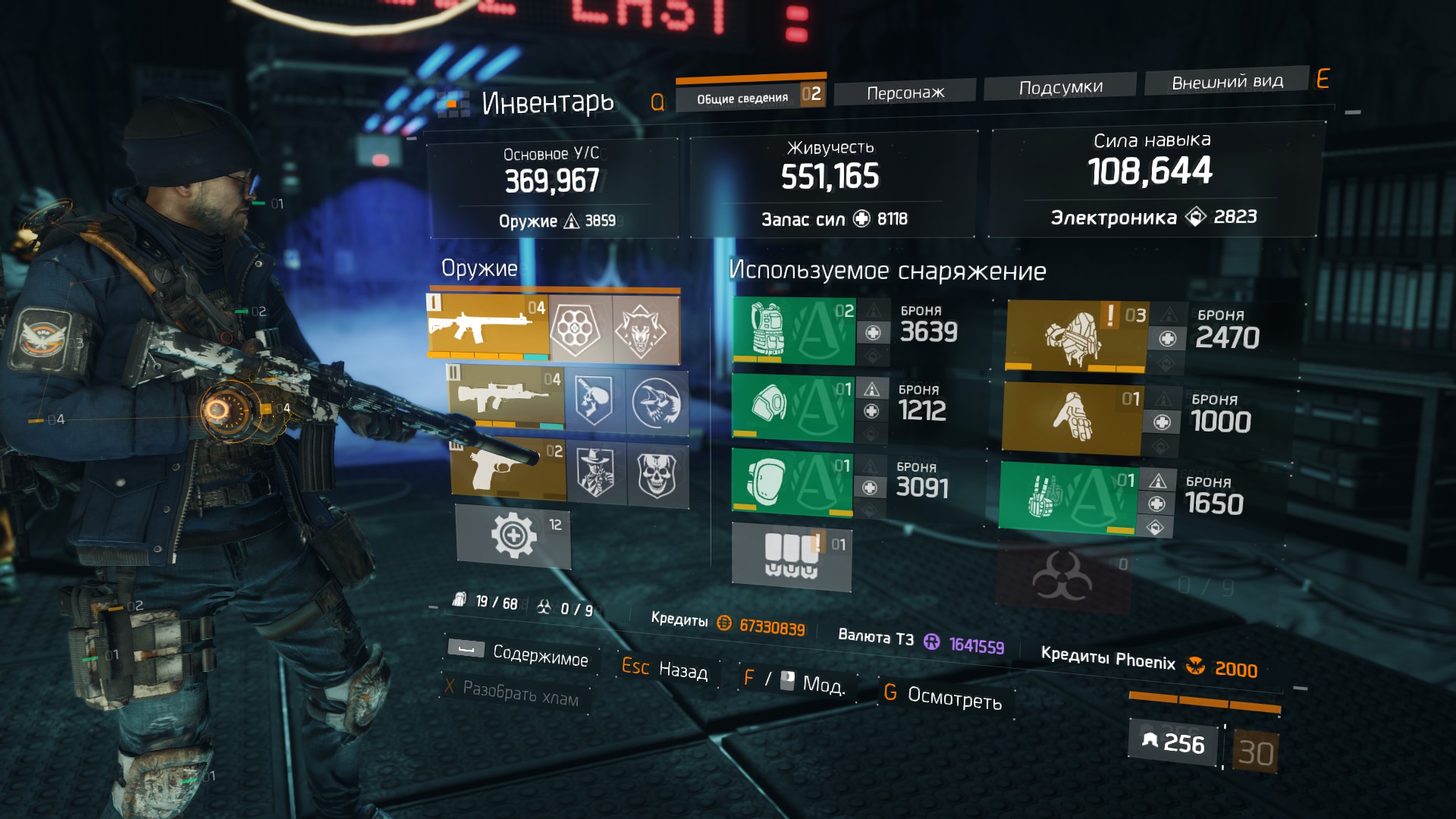
Task: Click the Содержимое button
Action: pos(539,654)
